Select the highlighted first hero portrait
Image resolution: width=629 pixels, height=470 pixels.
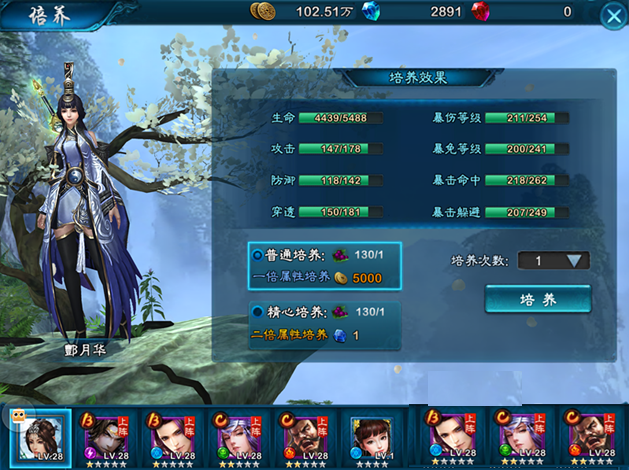pyautogui.click(x=39, y=436)
